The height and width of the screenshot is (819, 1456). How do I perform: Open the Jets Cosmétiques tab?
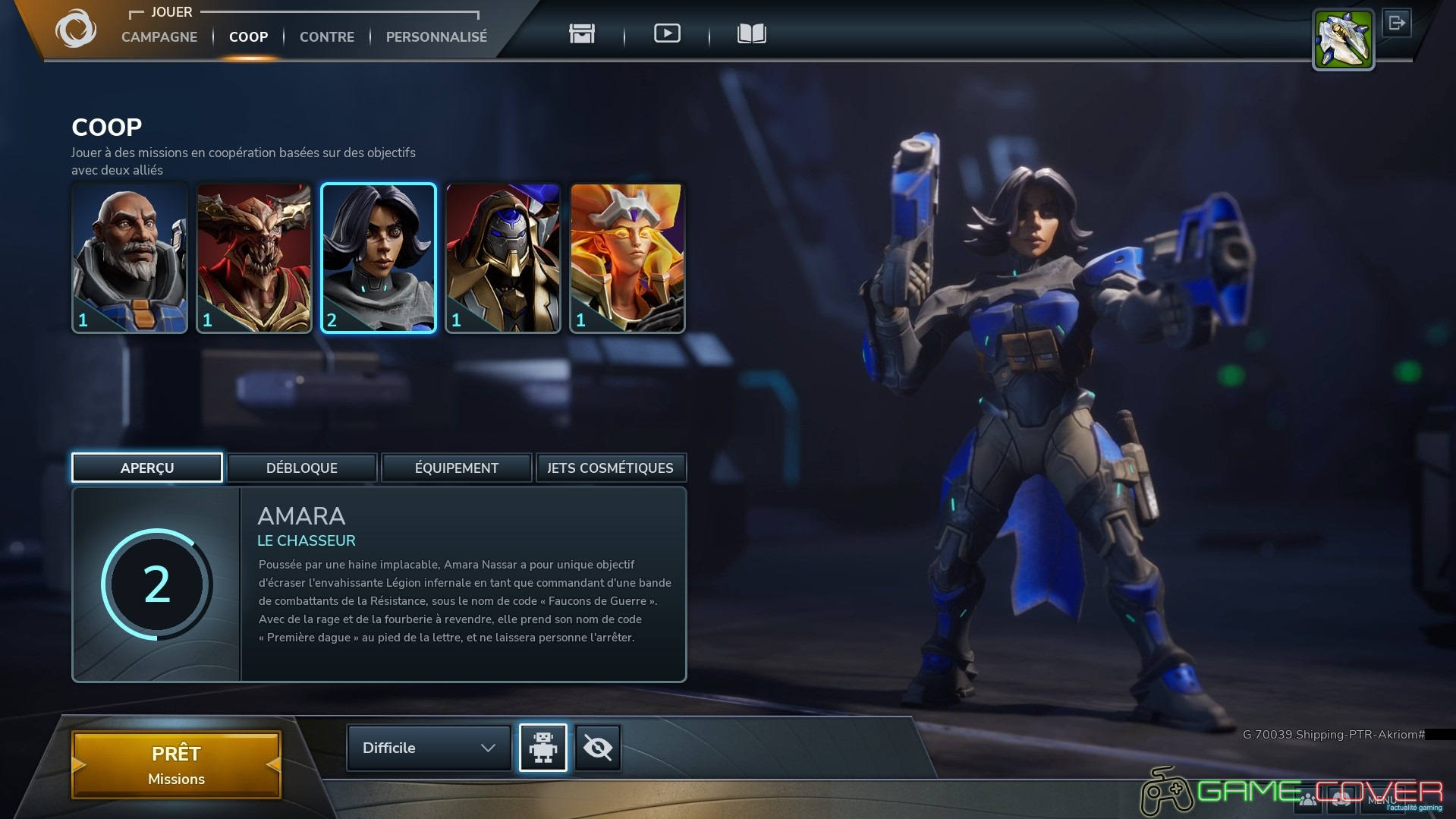(x=611, y=468)
